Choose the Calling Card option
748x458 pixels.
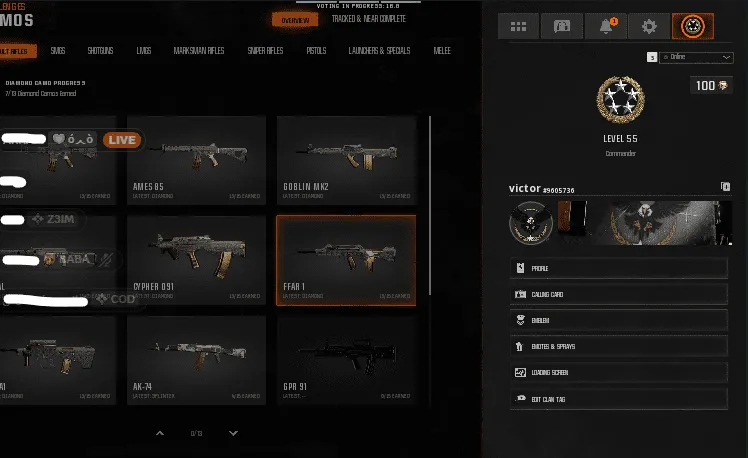(x=619, y=294)
